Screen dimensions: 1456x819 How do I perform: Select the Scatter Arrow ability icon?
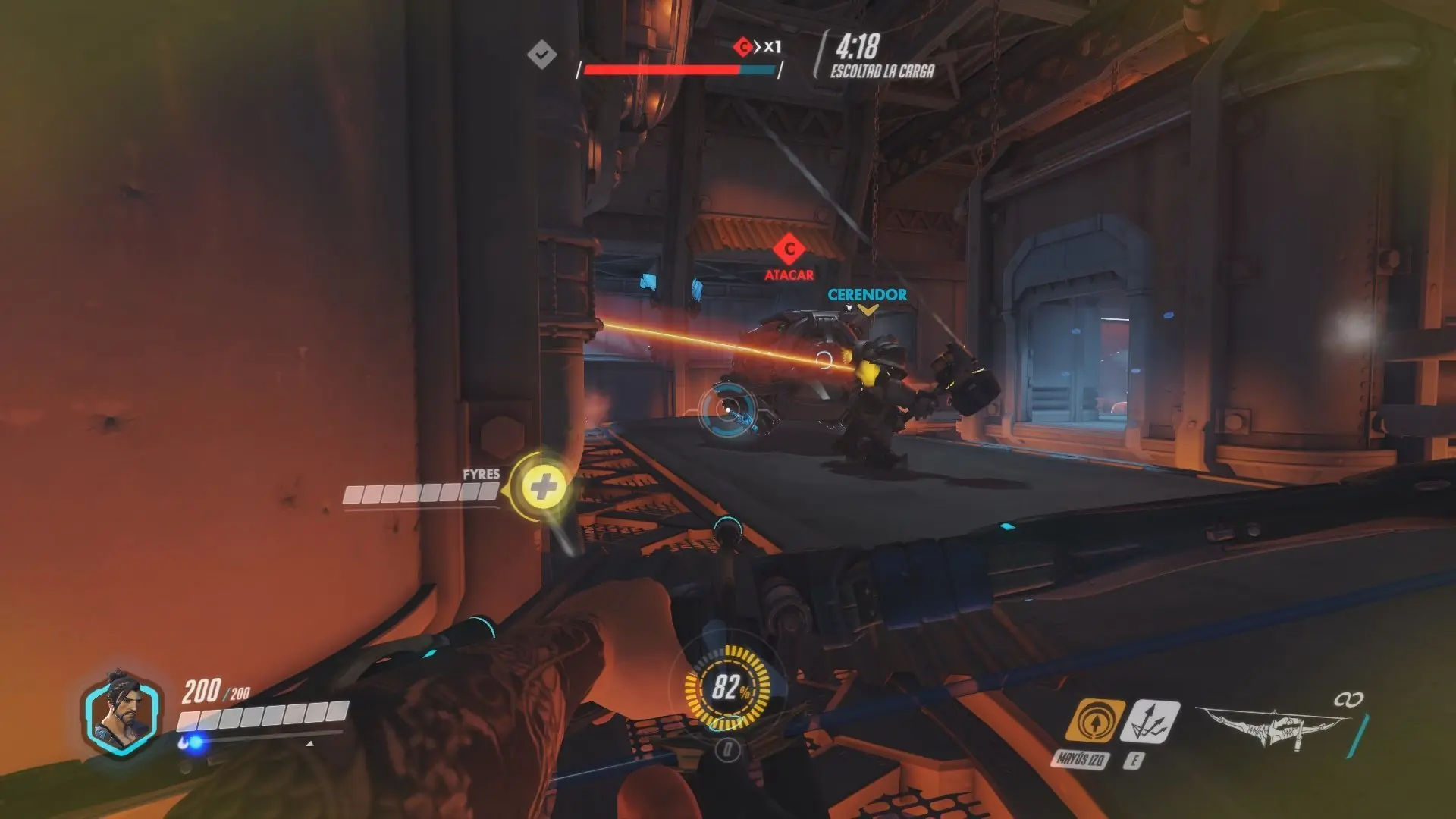tap(1149, 721)
